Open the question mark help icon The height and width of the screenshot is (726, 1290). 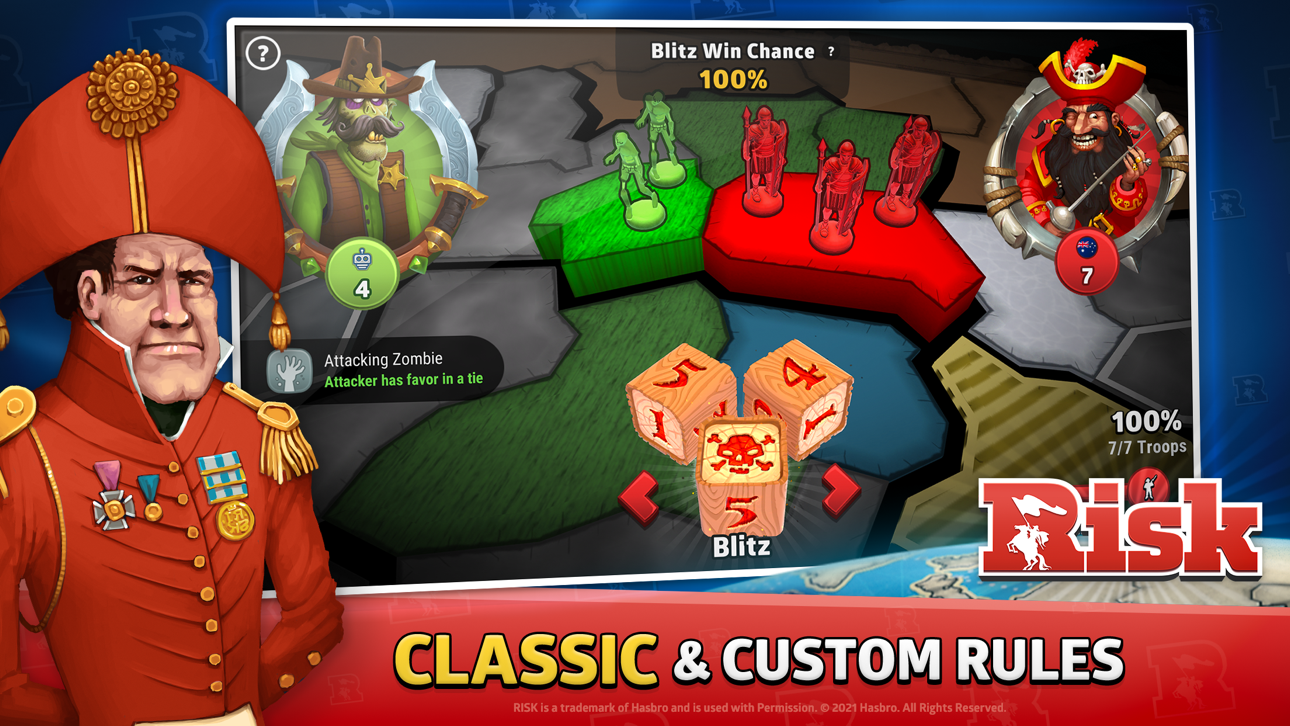coord(263,53)
